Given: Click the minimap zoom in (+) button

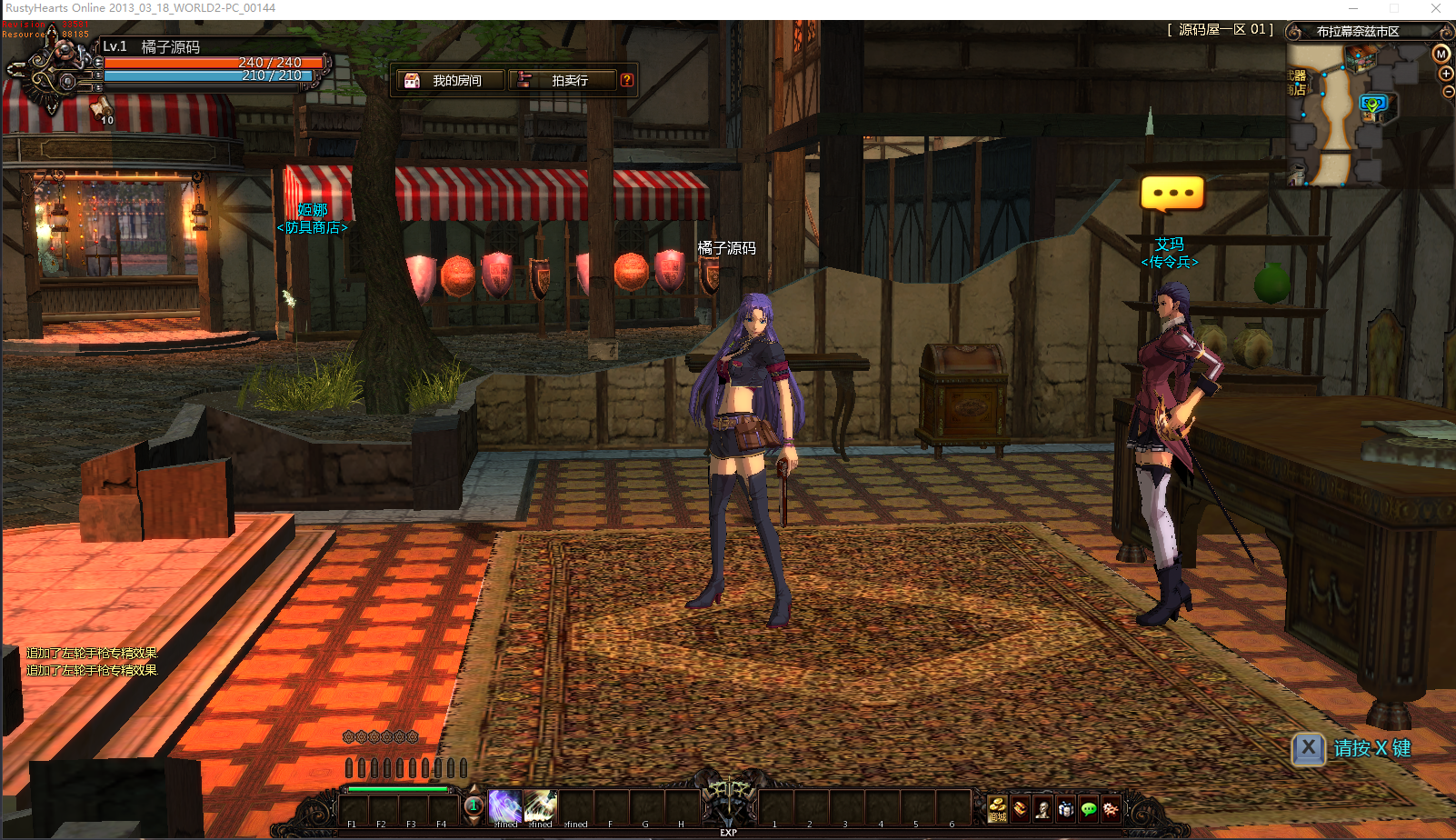Looking at the screenshot, I should point(1445,74).
